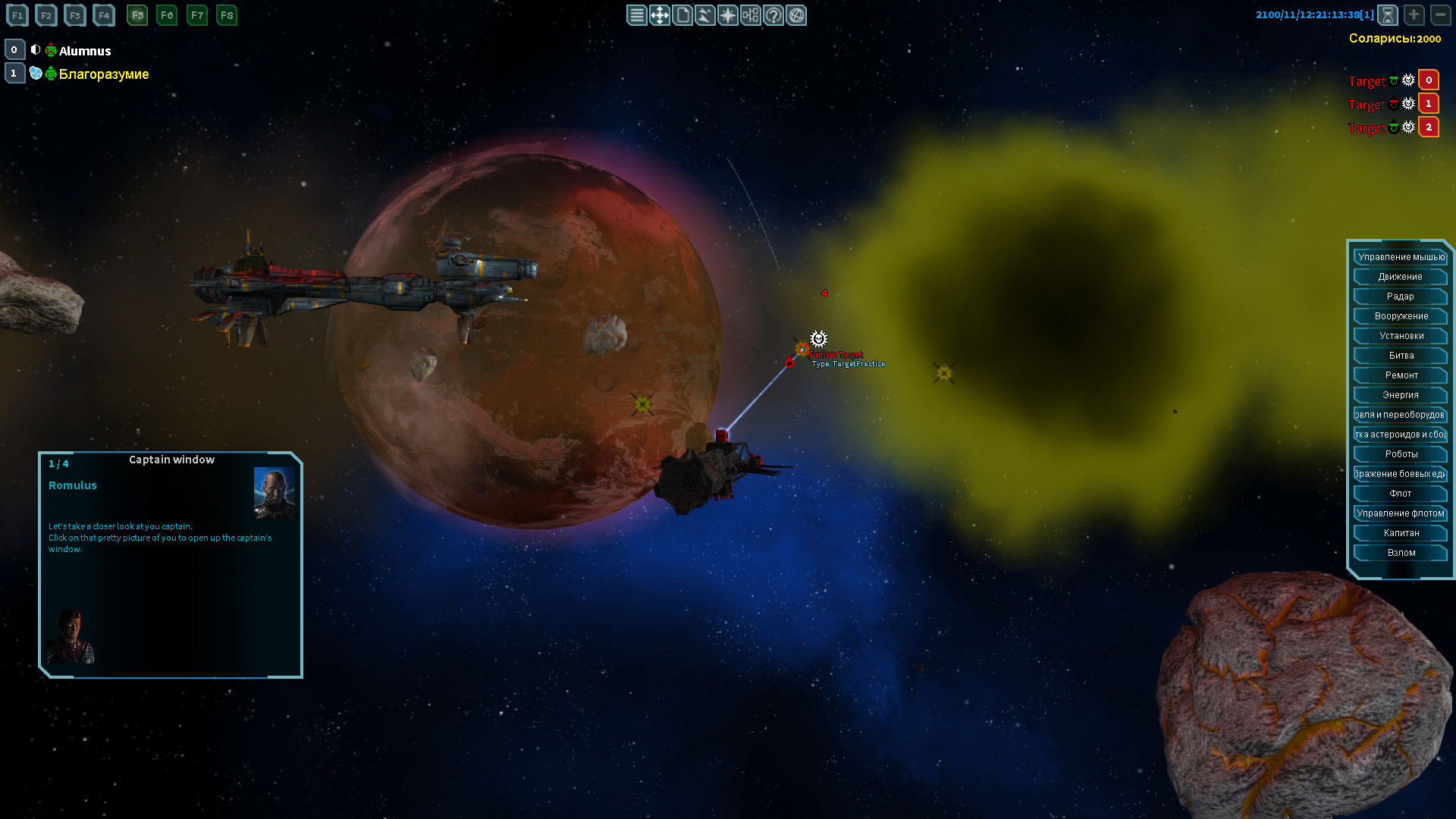Select the Alumnus ship in the list
The image size is (1456, 819).
[85, 51]
